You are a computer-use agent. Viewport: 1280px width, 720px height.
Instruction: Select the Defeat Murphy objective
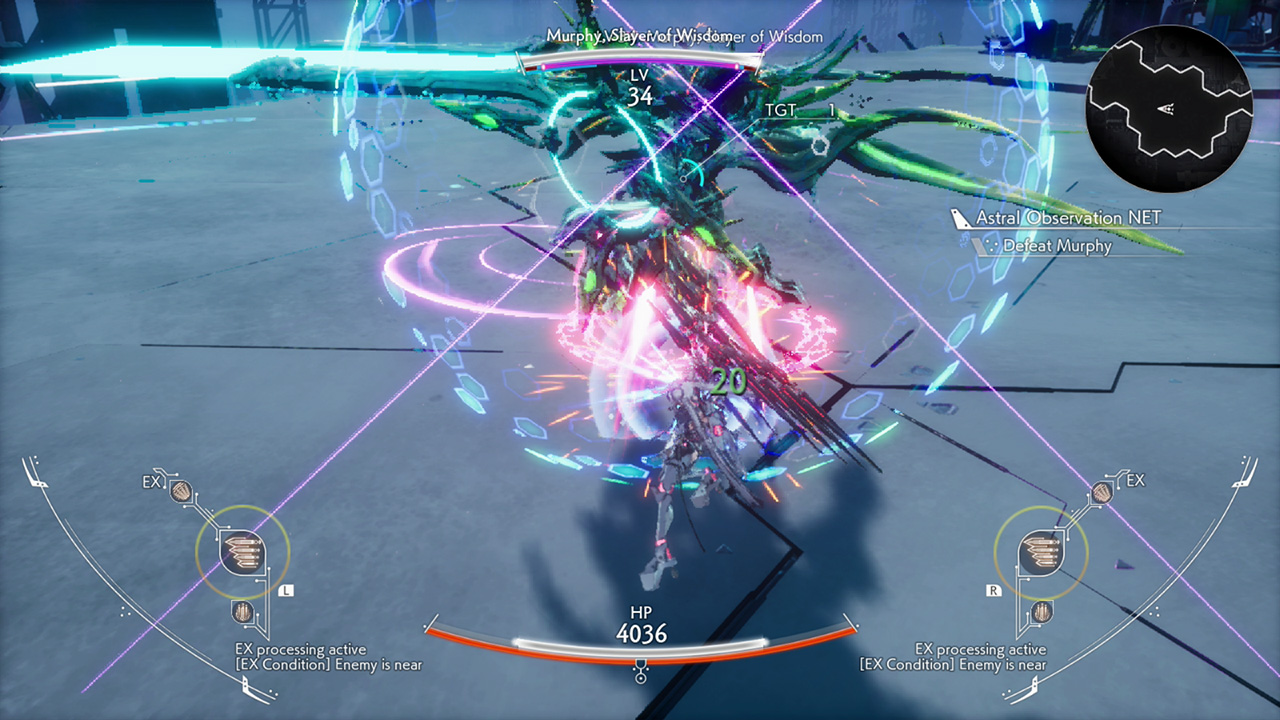point(1056,245)
